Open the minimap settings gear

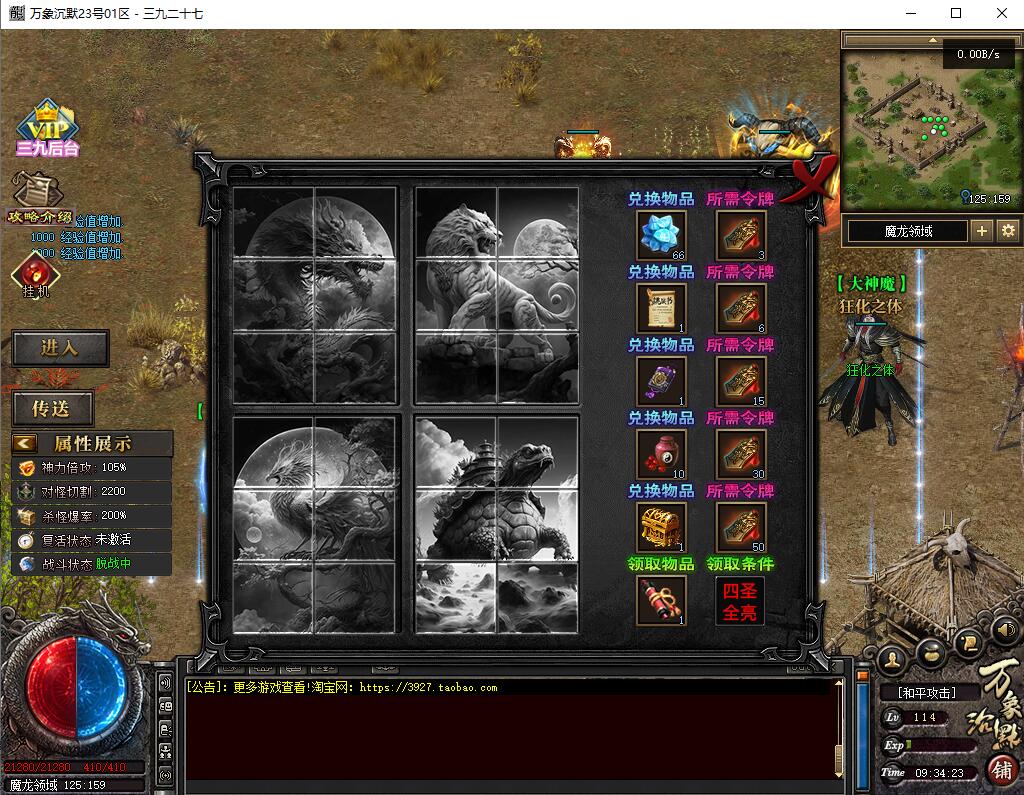point(1007,231)
